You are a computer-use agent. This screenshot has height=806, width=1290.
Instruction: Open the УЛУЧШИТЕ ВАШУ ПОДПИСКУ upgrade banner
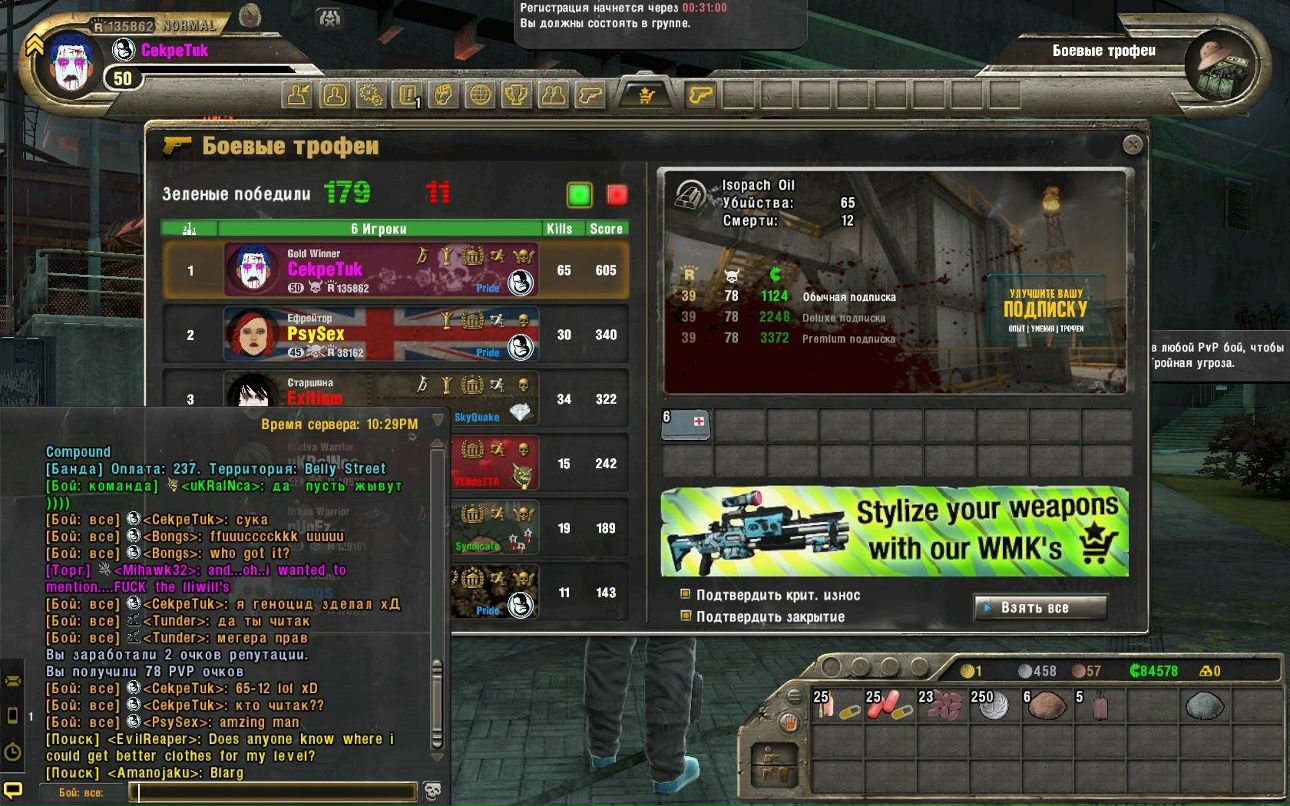[1045, 309]
